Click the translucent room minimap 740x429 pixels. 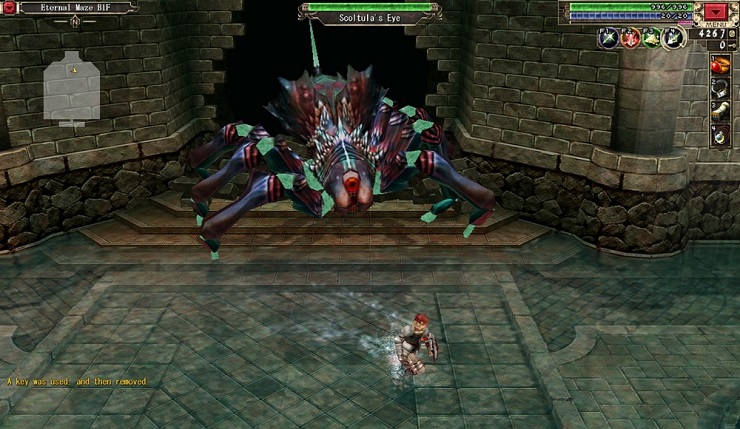72,86
